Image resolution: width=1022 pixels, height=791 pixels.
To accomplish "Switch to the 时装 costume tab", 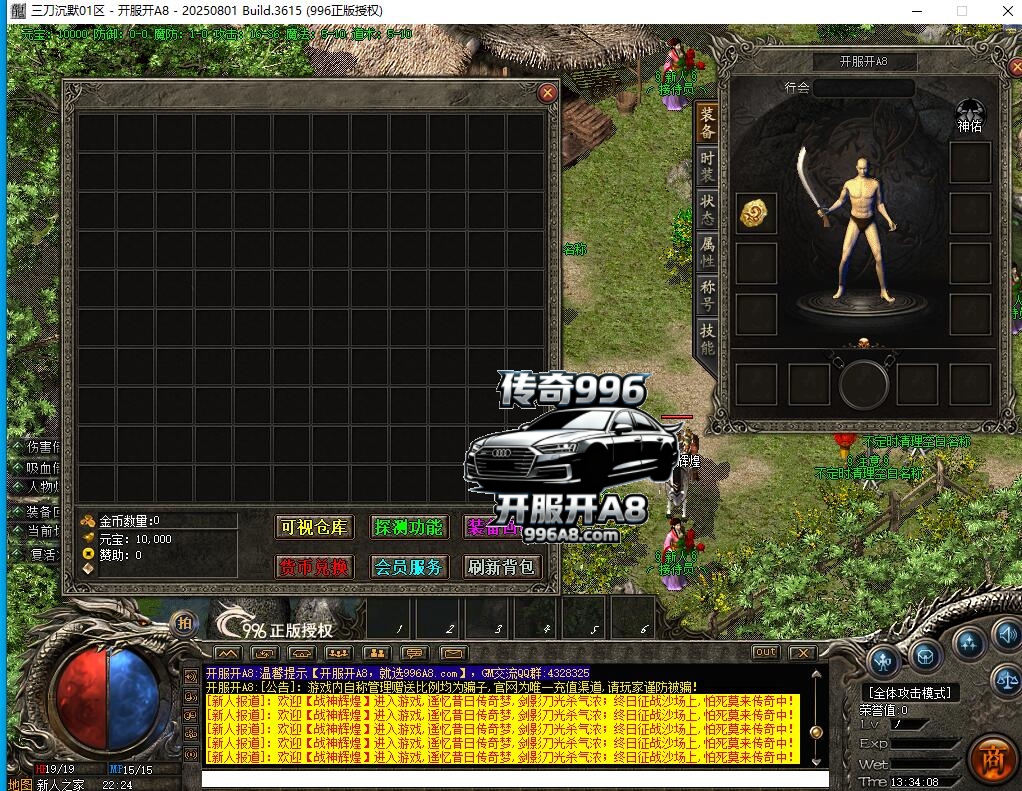I will click(x=707, y=167).
